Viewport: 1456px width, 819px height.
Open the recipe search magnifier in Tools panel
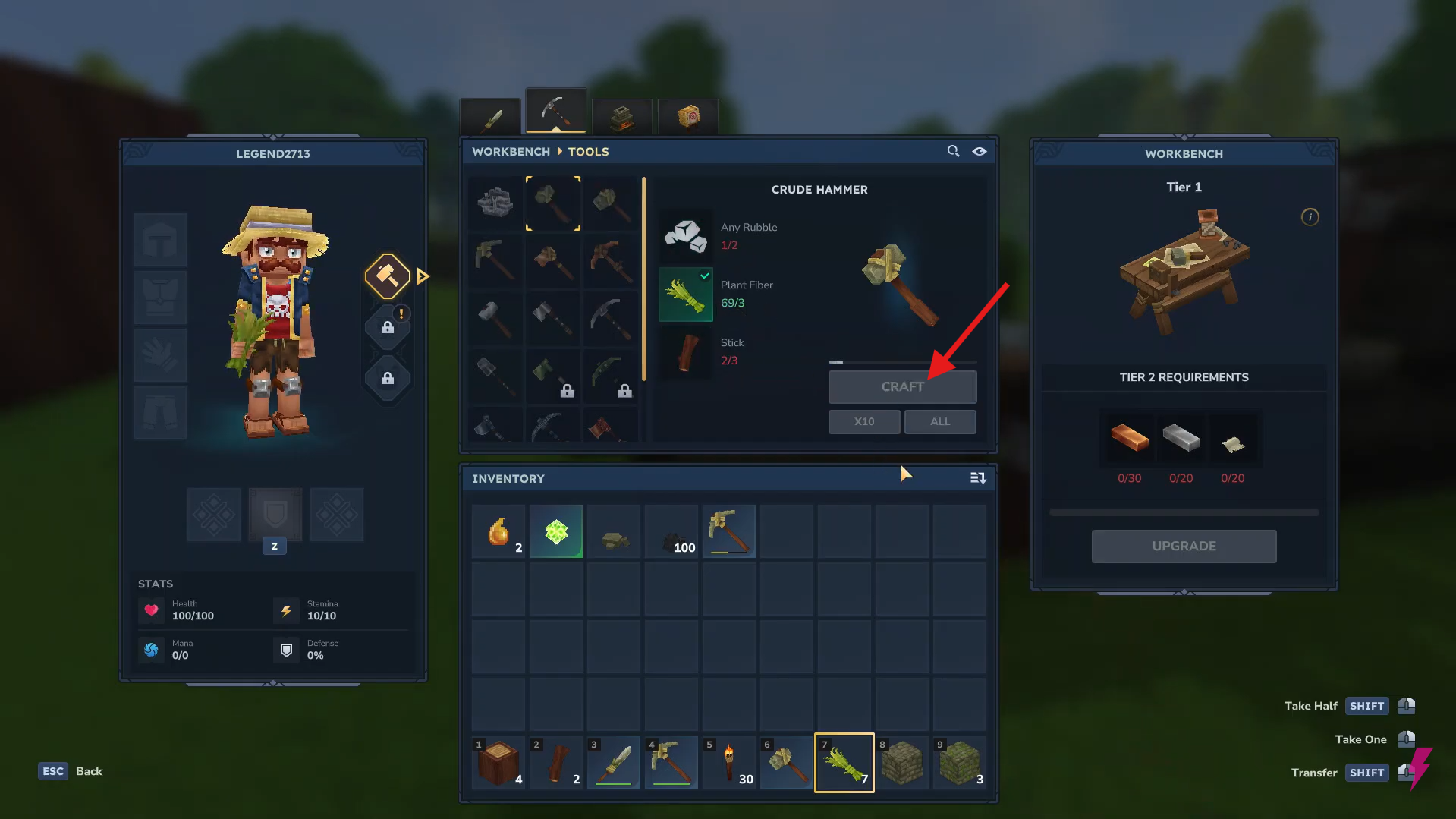click(x=953, y=151)
